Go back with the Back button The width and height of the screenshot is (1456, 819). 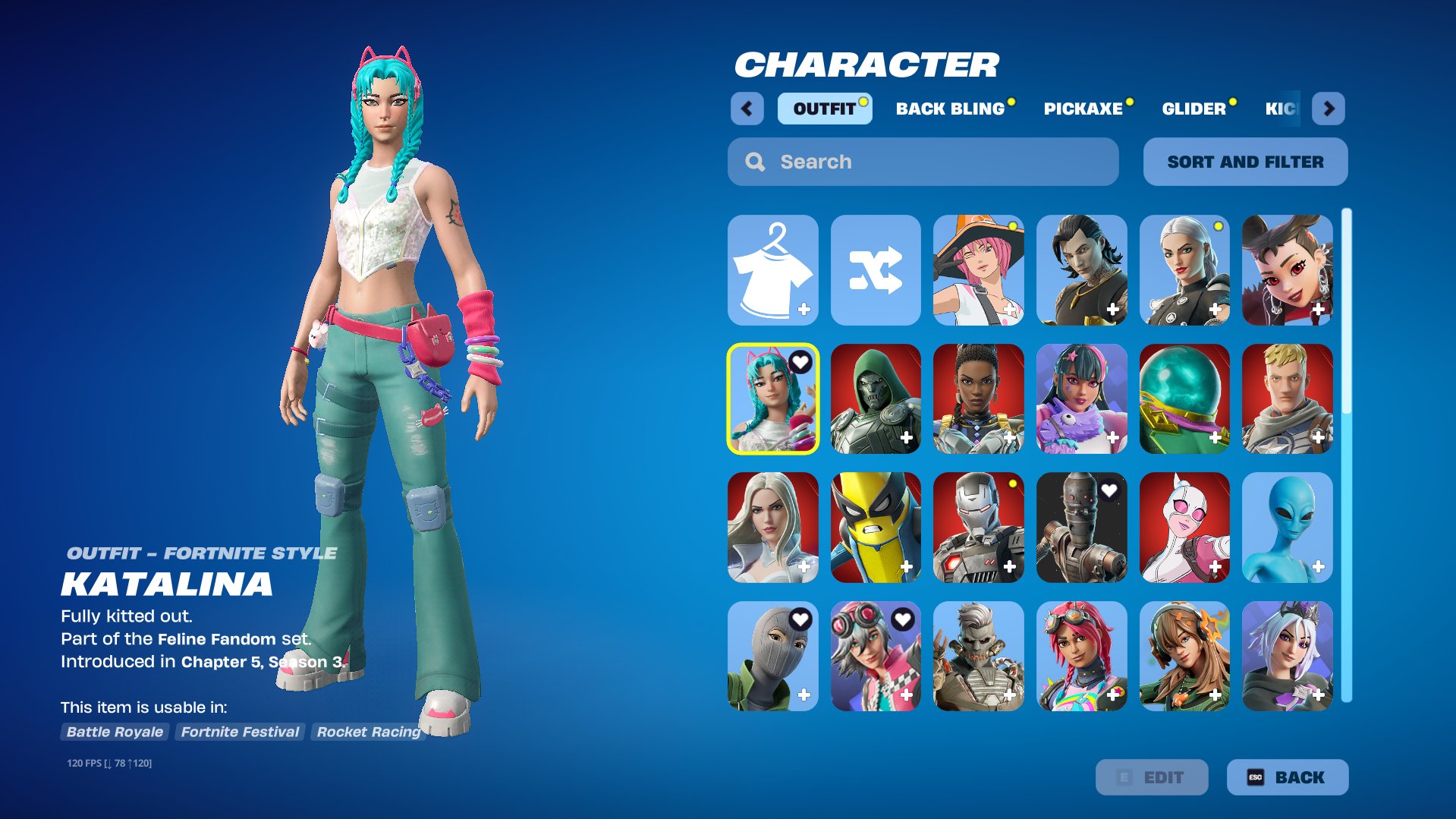click(1287, 777)
